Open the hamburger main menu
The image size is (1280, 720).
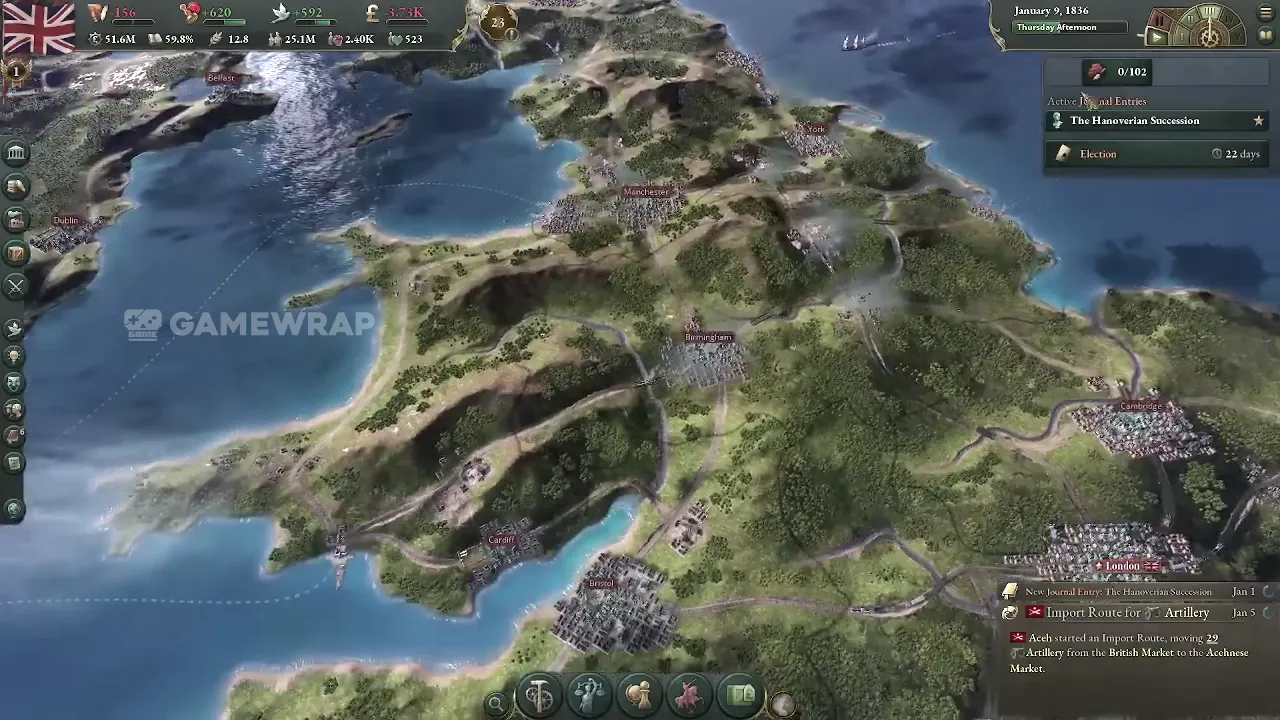click(1265, 13)
